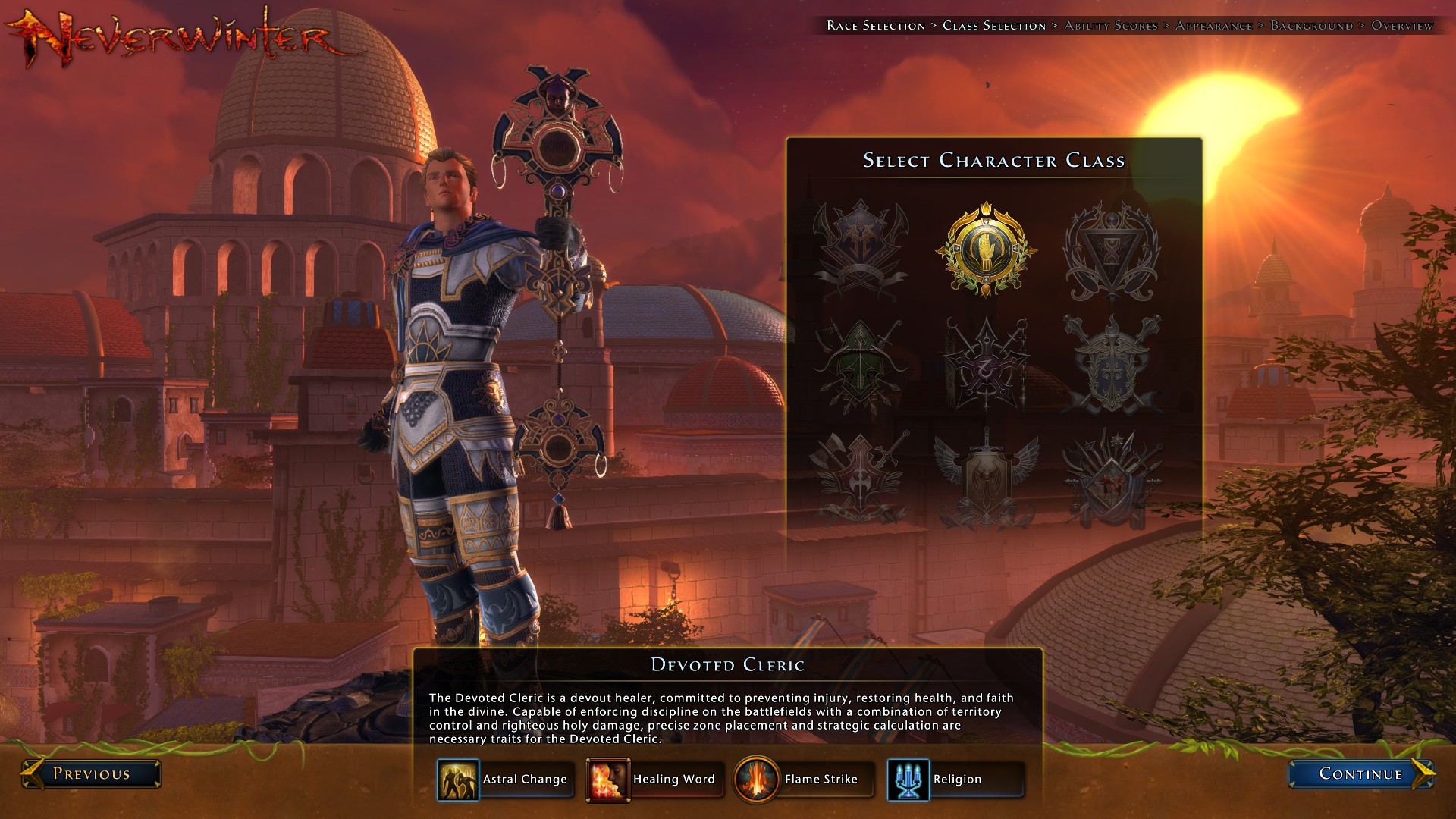Pick the blue shield with crossed maces emblem

(1111, 365)
